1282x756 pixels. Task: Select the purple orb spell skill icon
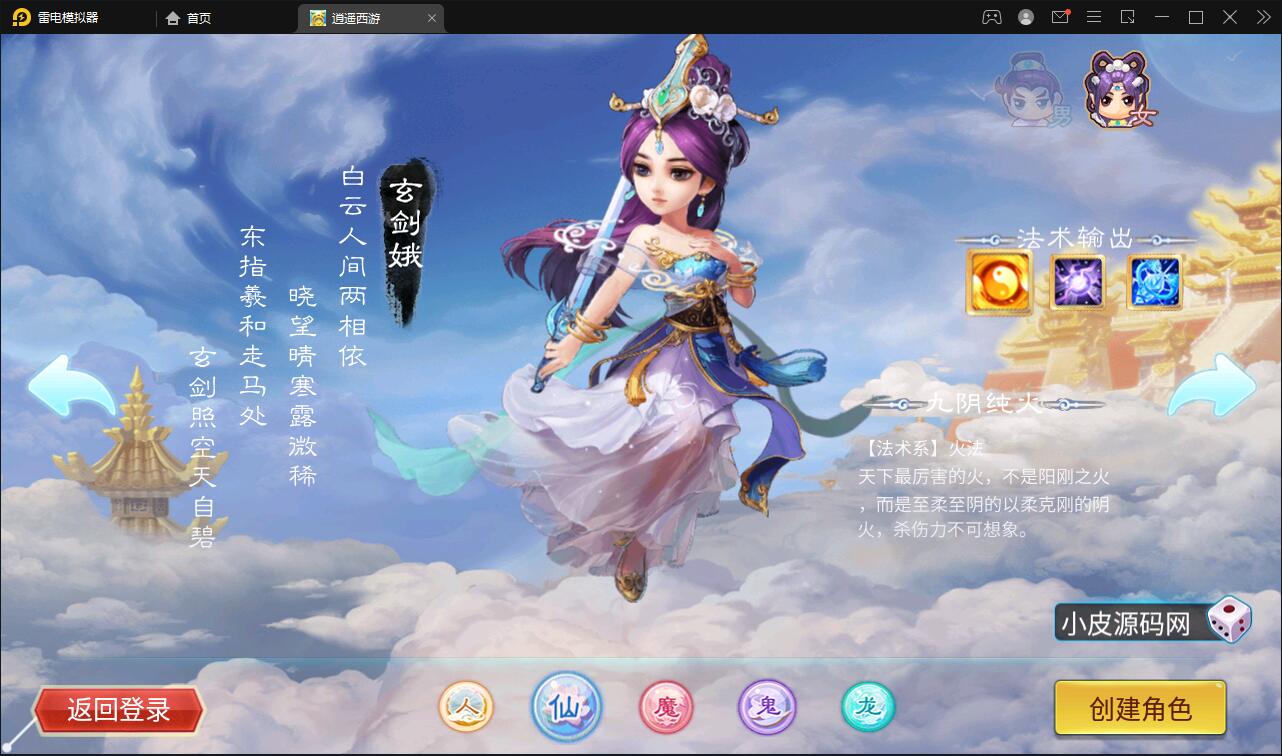pos(1077,281)
